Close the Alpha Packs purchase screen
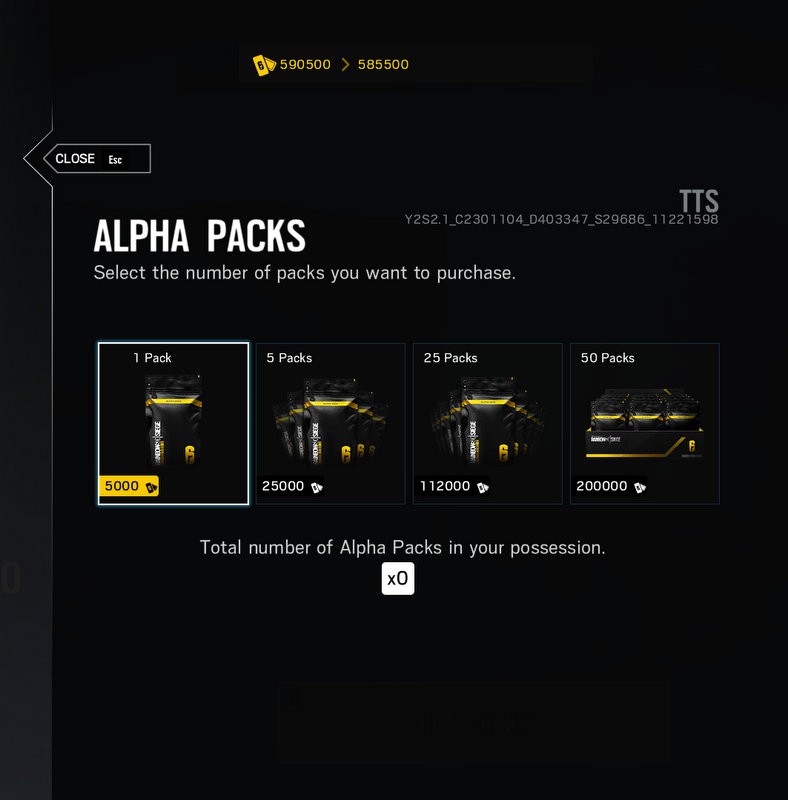Viewport: 788px width, 800px height. 89,159
